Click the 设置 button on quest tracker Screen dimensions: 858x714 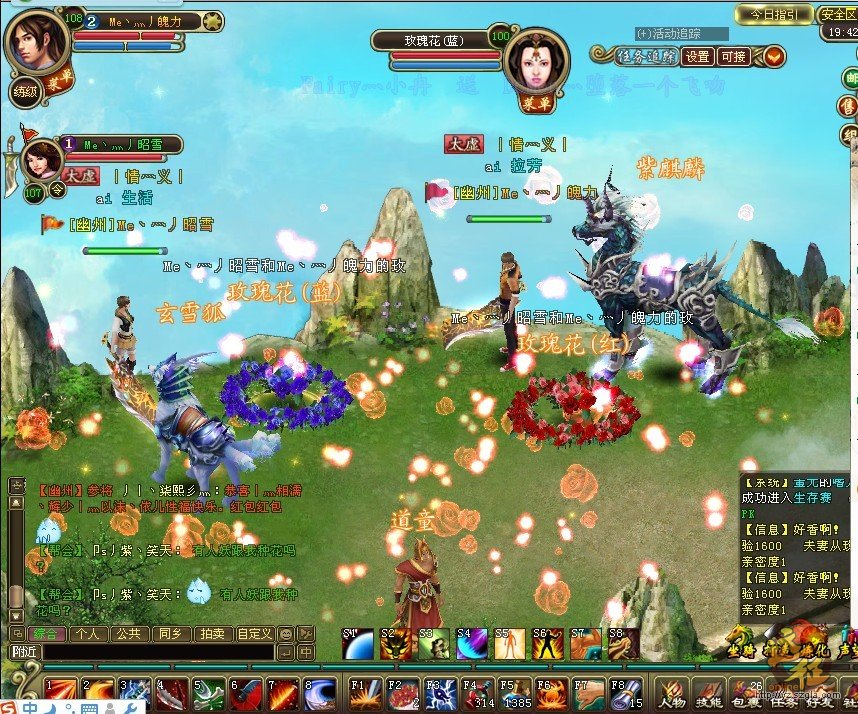tap(698, 57)
